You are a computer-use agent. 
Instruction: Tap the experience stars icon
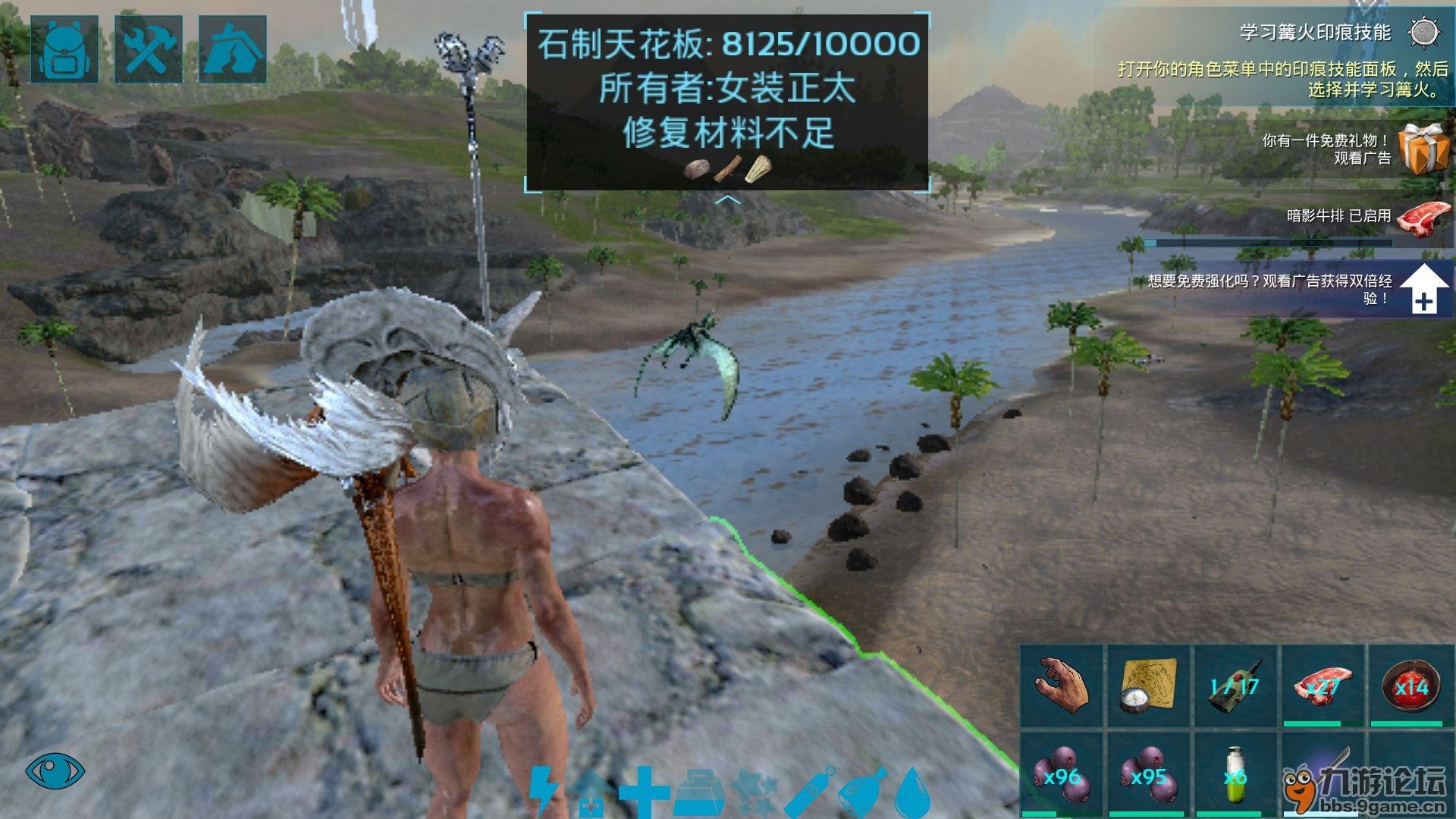(755, 792)
